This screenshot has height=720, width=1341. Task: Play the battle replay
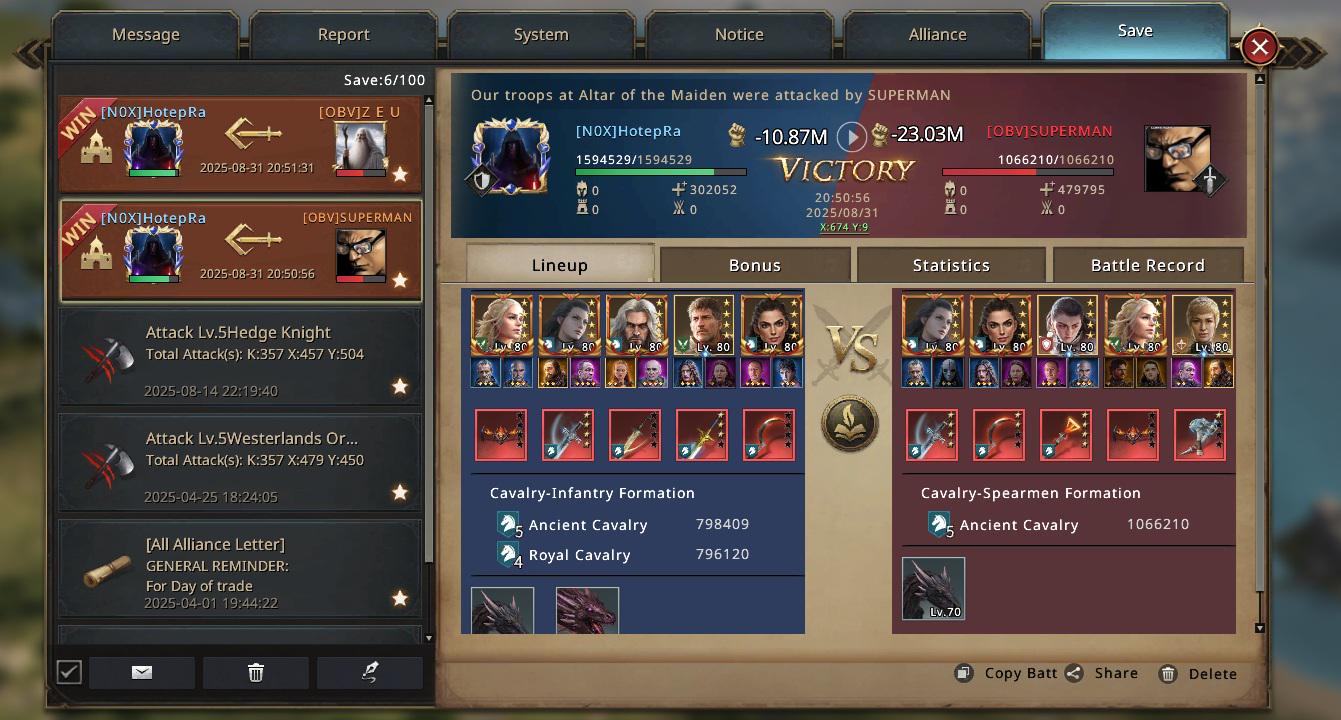pos(850,136)
